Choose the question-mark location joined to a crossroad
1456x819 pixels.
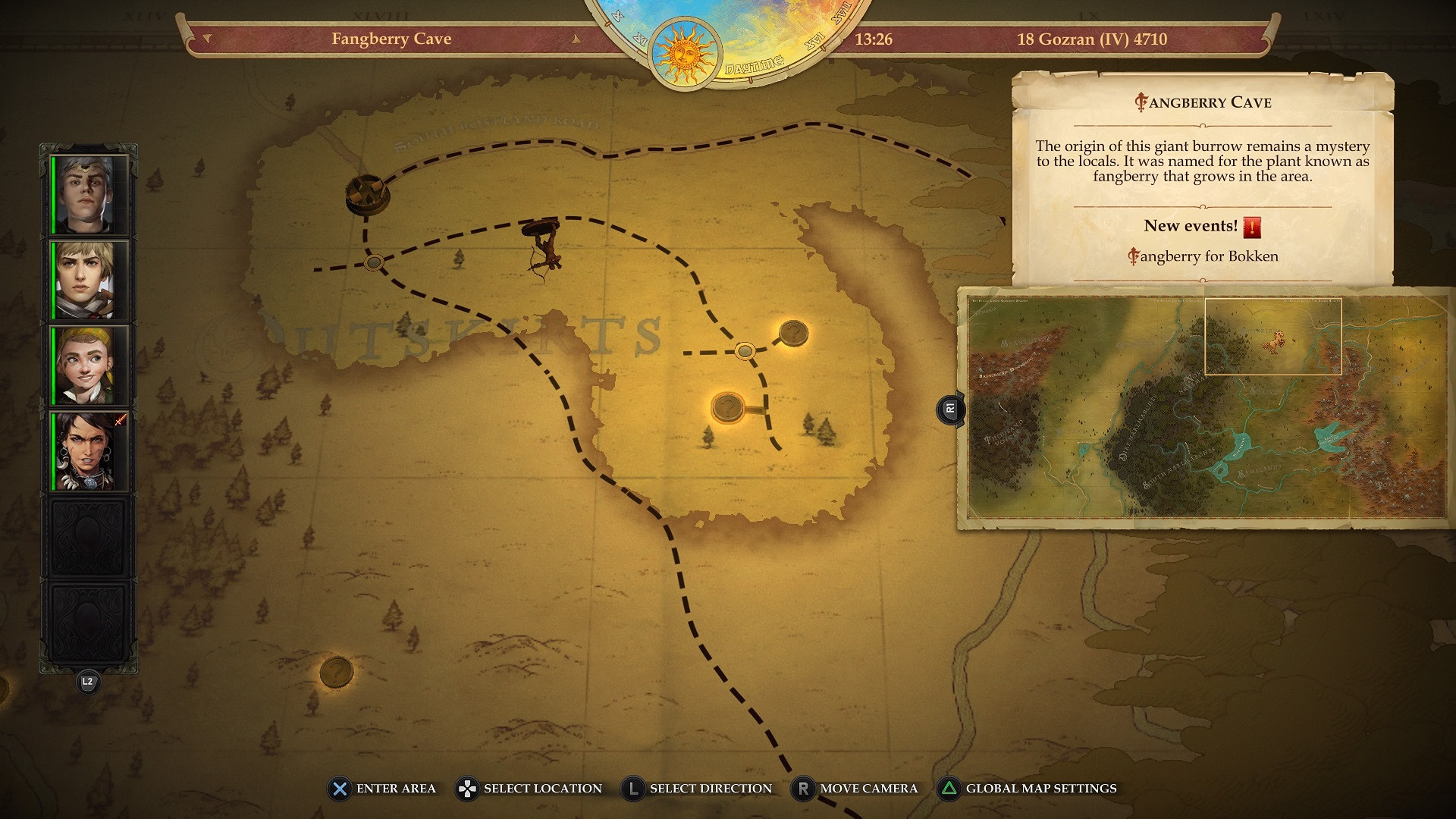(793, 332)
